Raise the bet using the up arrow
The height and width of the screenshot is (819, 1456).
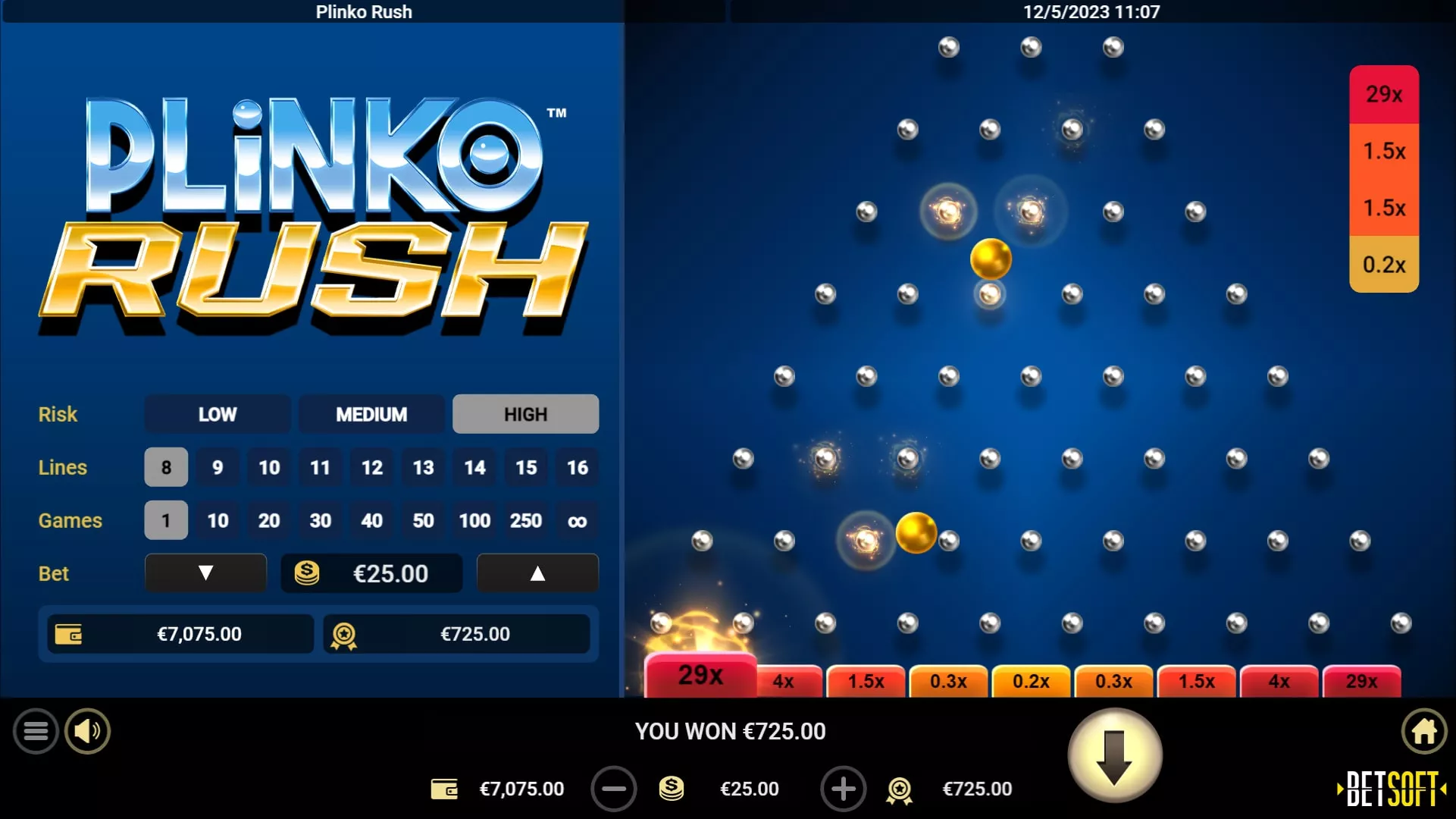[x=537, y=573]
